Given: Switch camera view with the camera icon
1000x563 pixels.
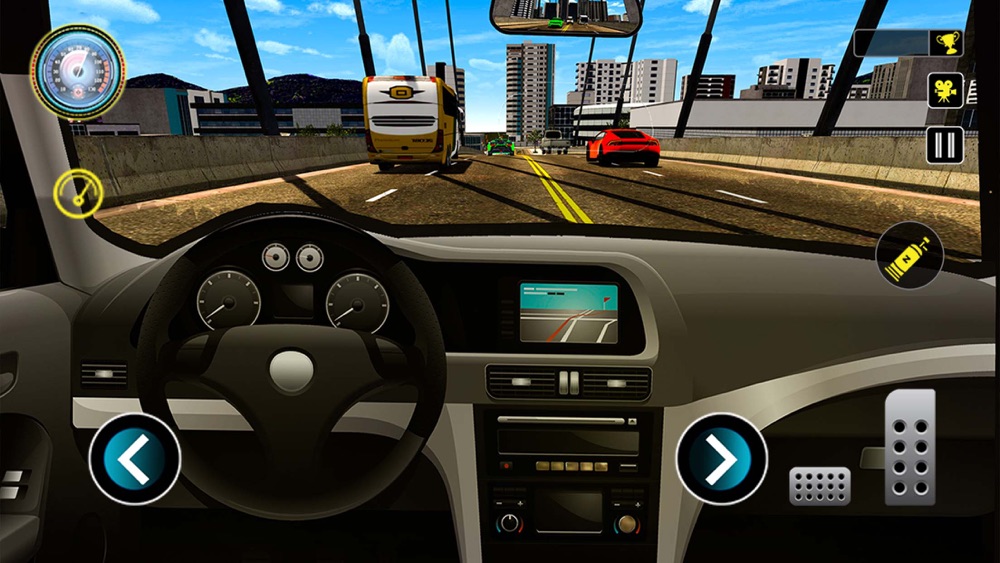Looking at the screenshot, I should [x=945, y=90].
